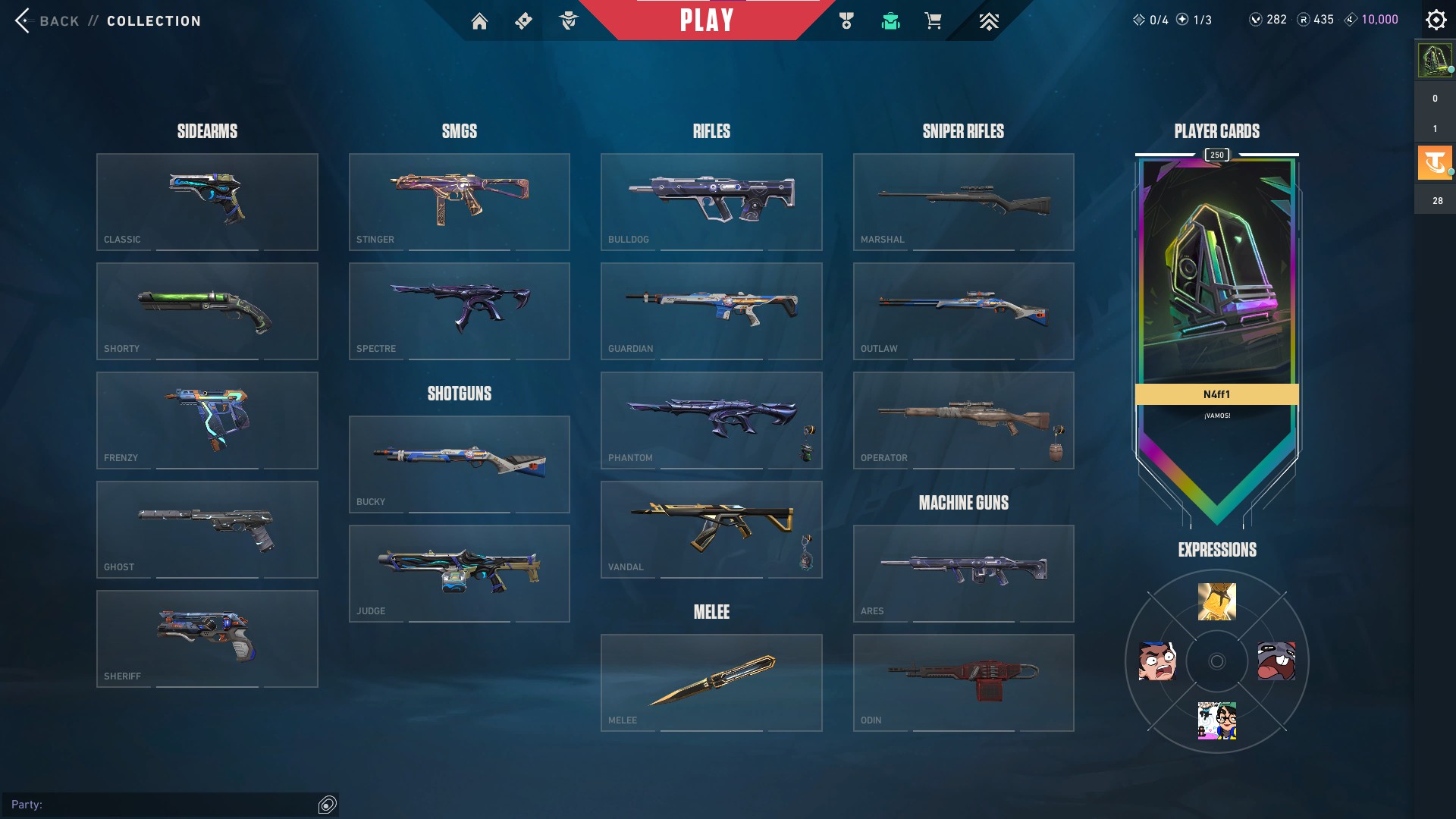Open the settings gear

(x=1436, y=20)
